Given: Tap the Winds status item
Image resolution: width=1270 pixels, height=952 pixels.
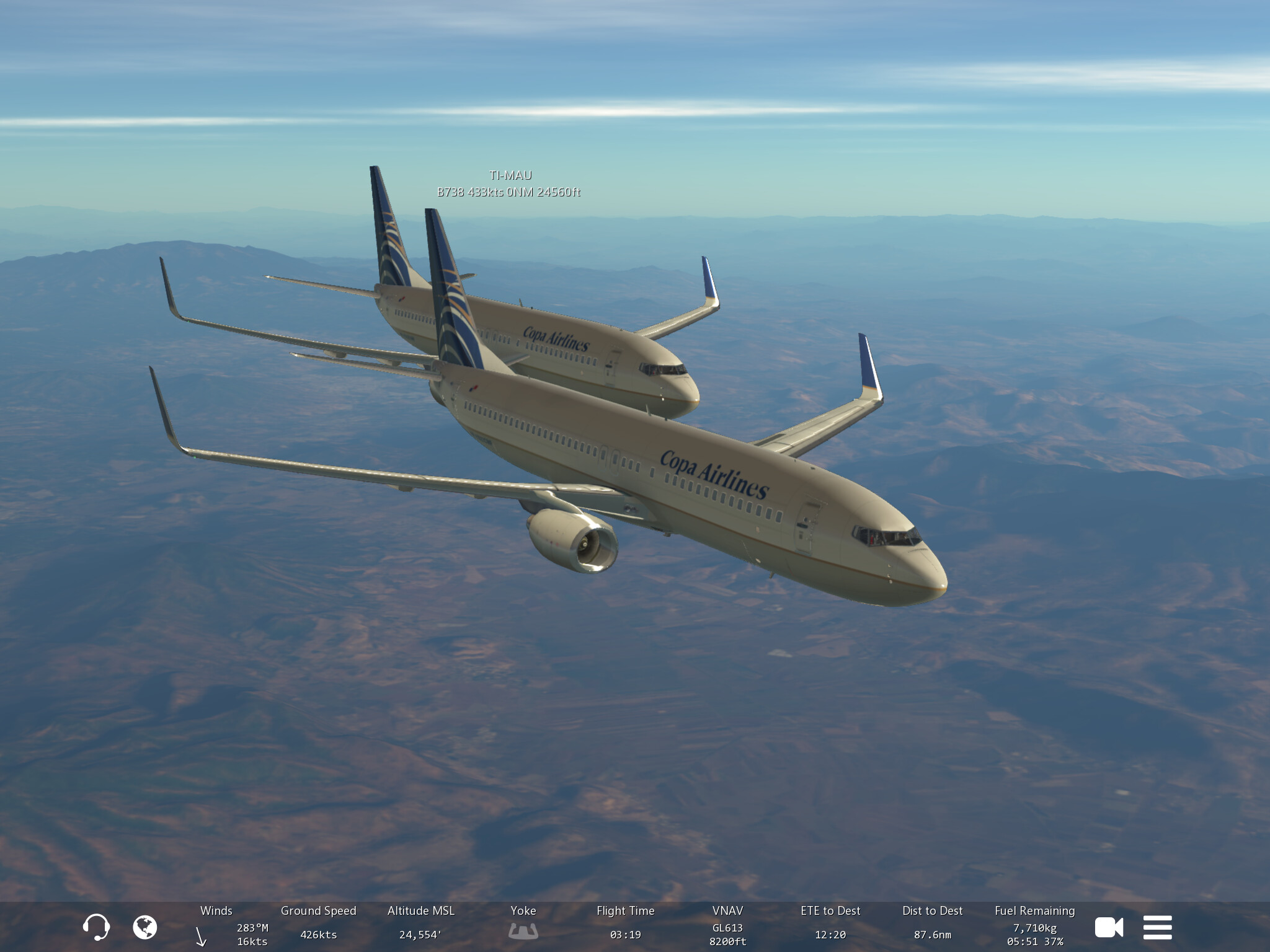Looking at the screenshot, I should coord(216,927).
